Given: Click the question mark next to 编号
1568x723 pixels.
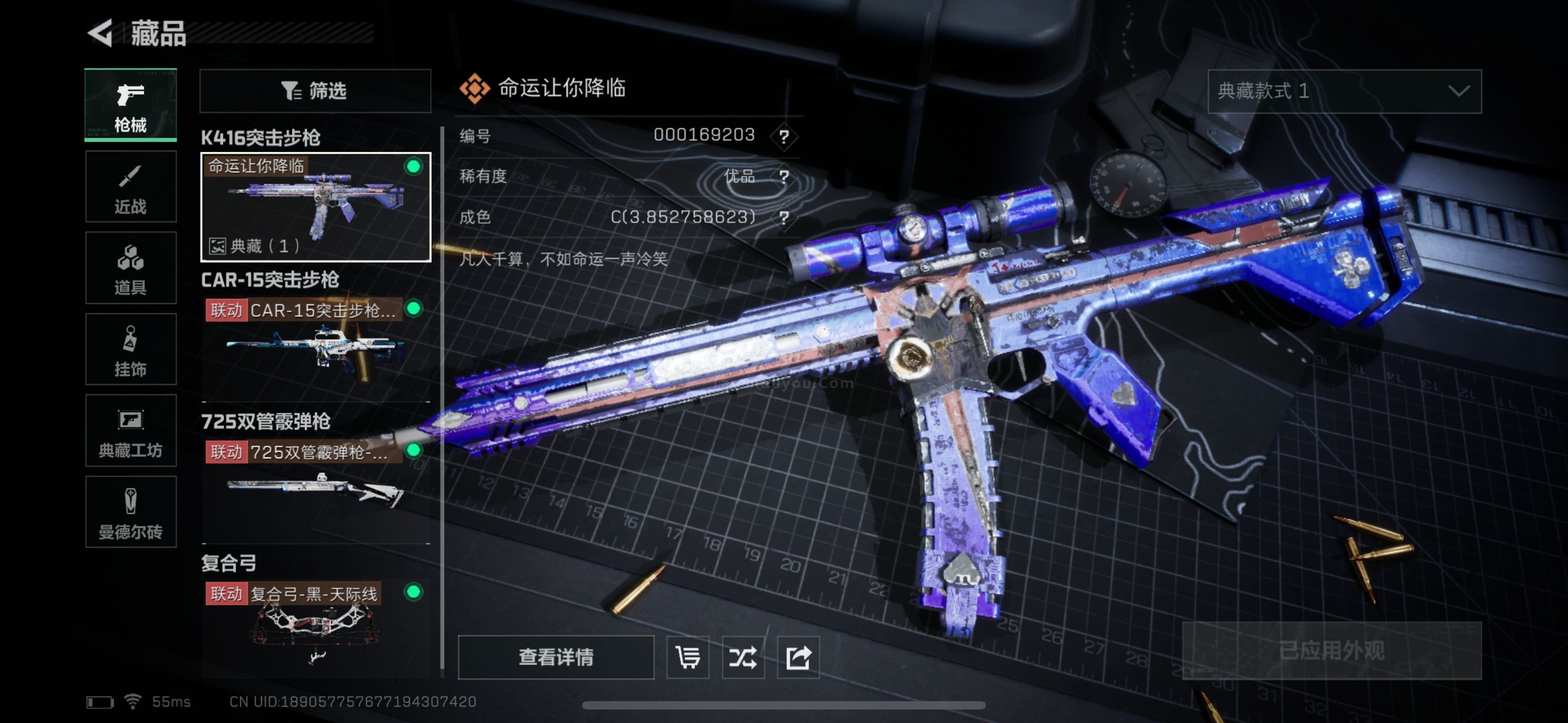Looking at the screenshot, I should 784,136.
